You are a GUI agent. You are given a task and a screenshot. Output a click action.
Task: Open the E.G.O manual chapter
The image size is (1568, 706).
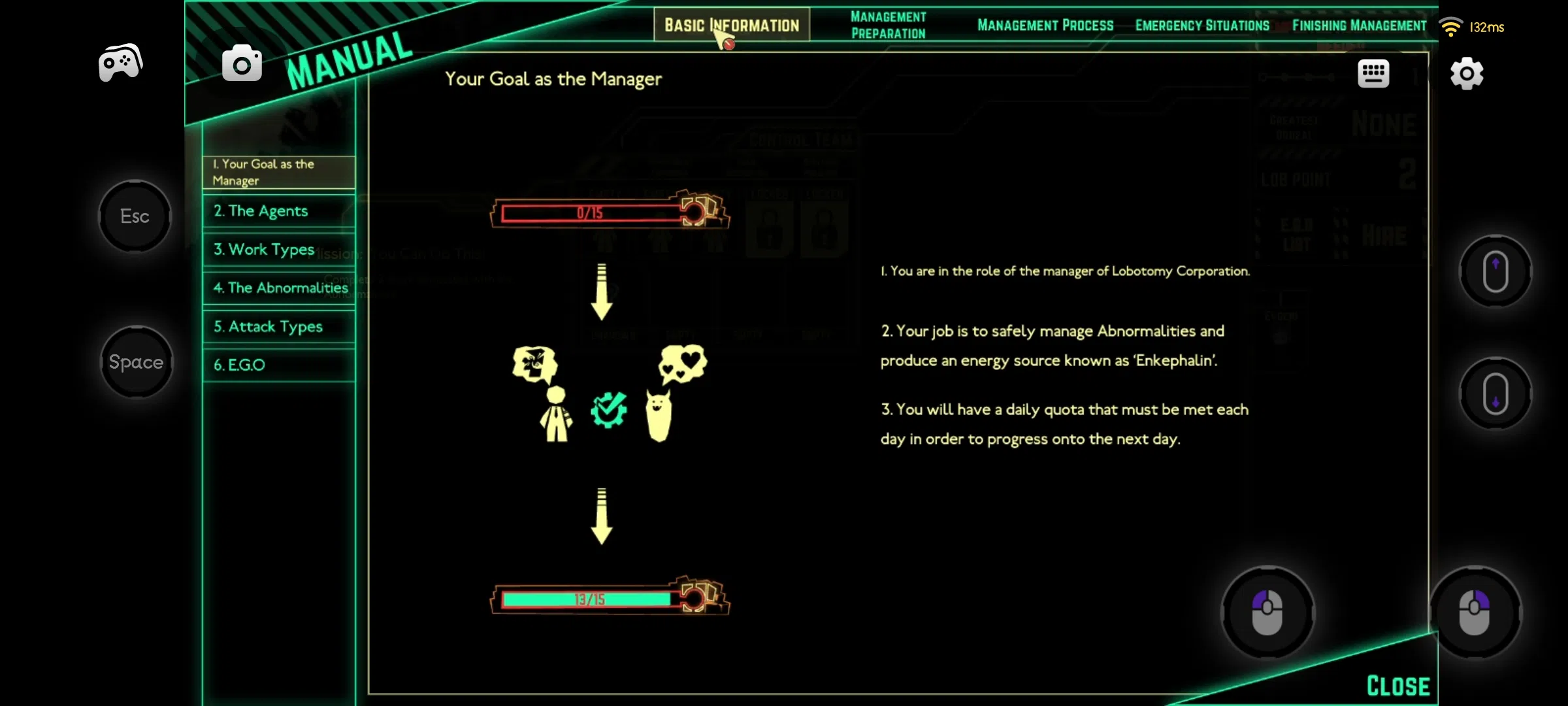(x=278, y=365)
